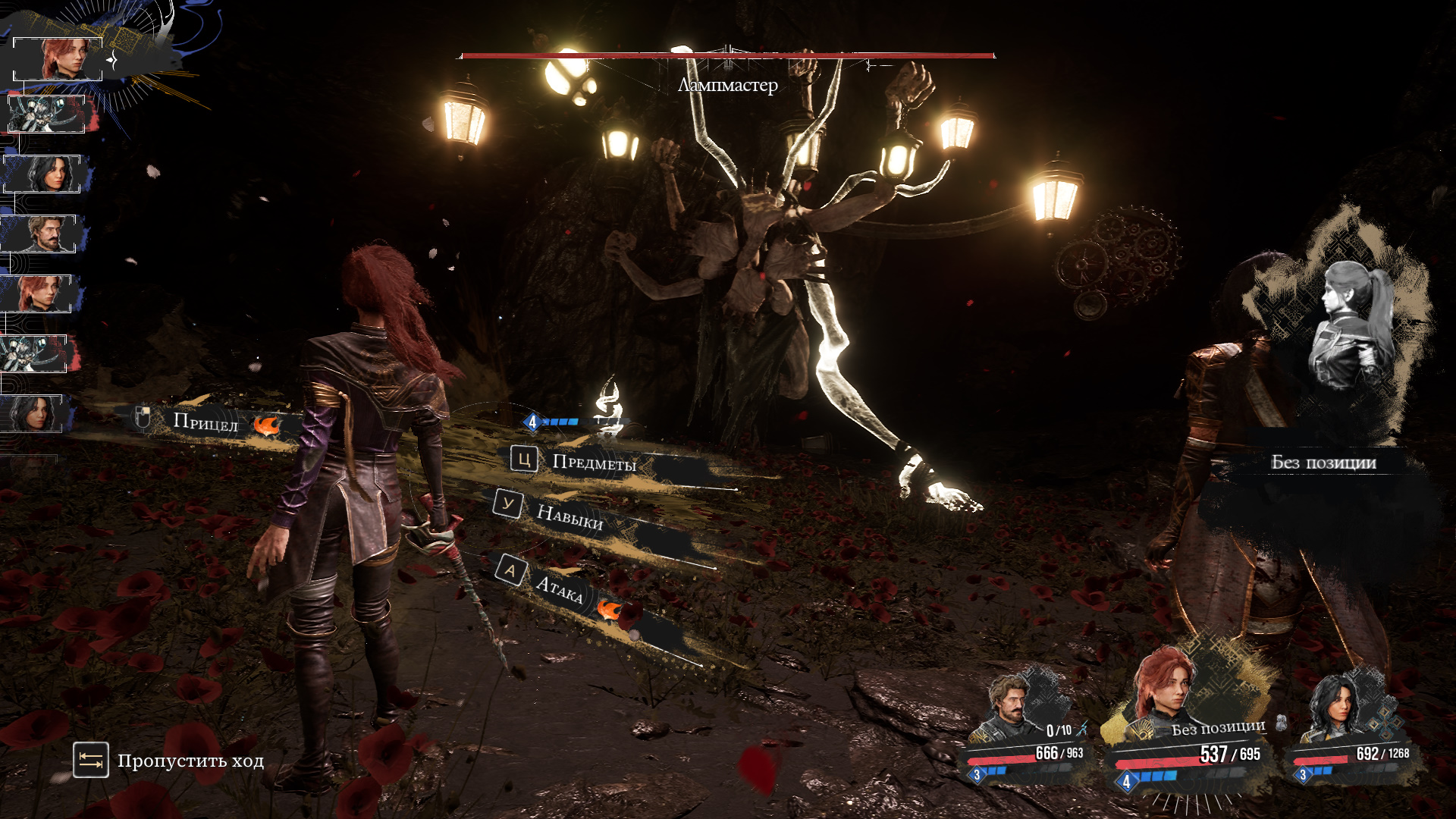Click the enlarged active-turn portrait in turn order
The image size is (1456, 819).
click(x=59, y=58)
